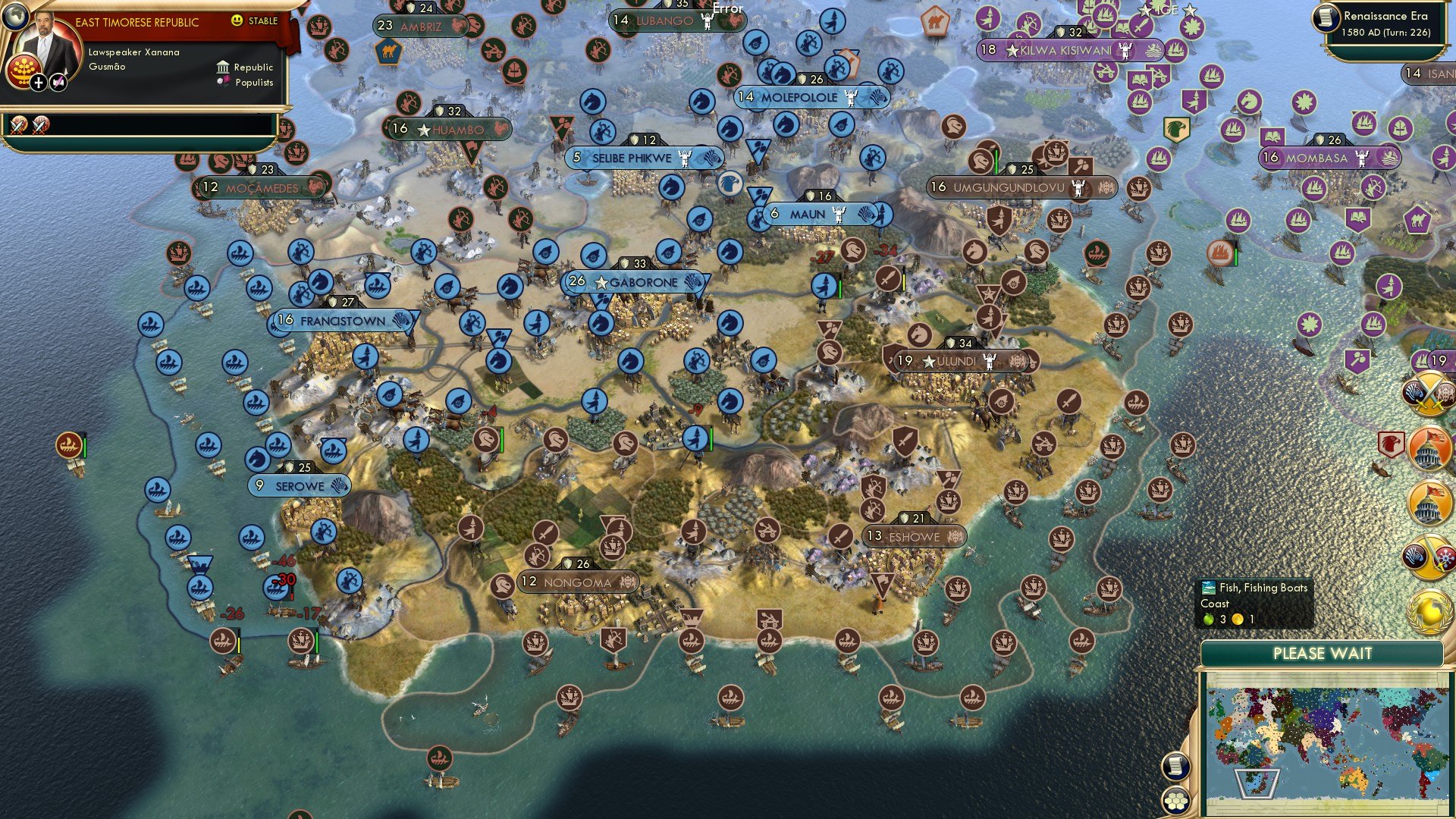Screen dimensions: 1456x819
Task: Toggle strategic view with the hexagon icon
Action: pyautogui.click(x=1175, y=799)
